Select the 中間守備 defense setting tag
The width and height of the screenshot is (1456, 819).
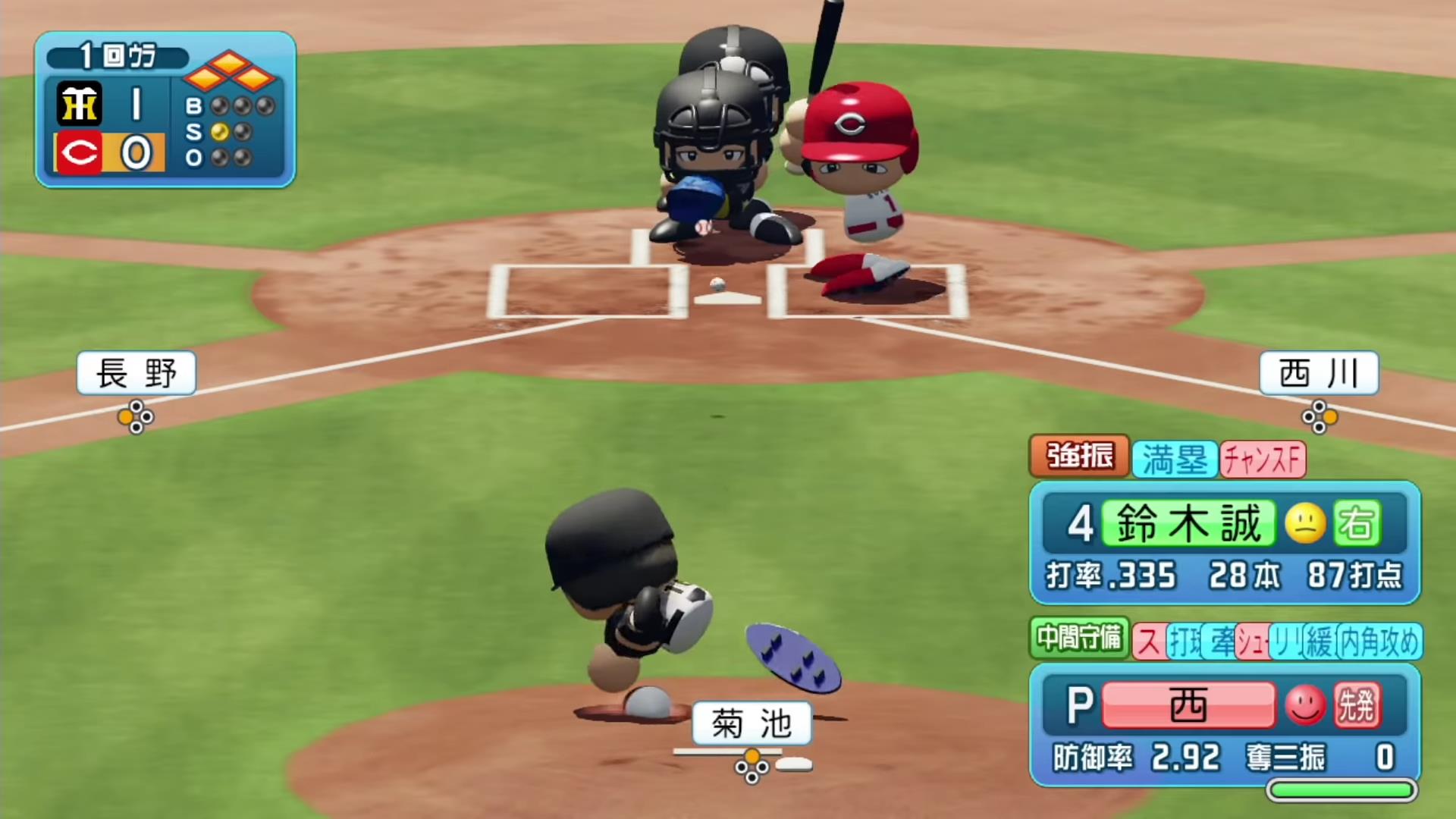click(1079, 639)
